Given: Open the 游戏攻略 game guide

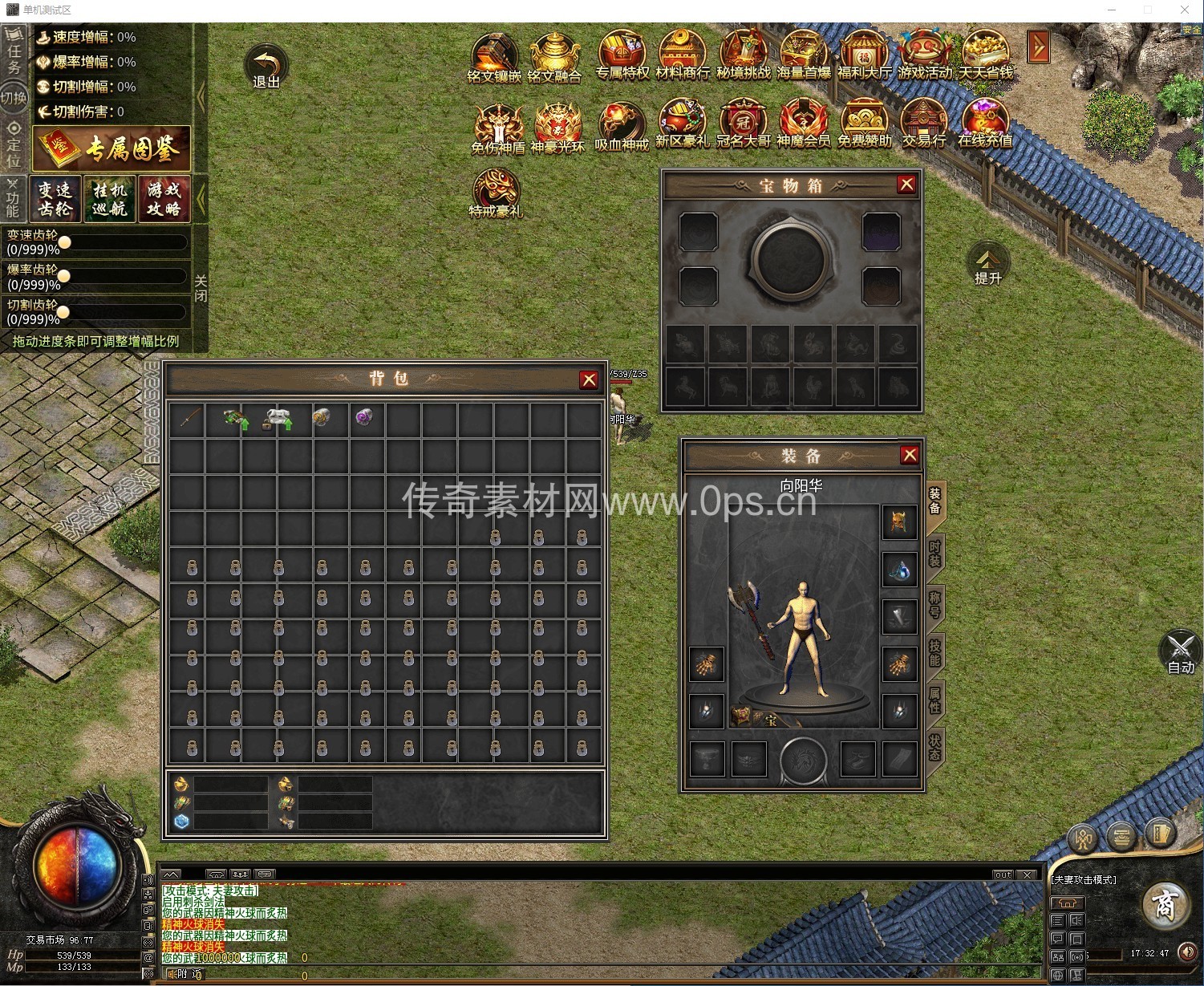Looking at the screenshot, I should [x=164, y=198].
